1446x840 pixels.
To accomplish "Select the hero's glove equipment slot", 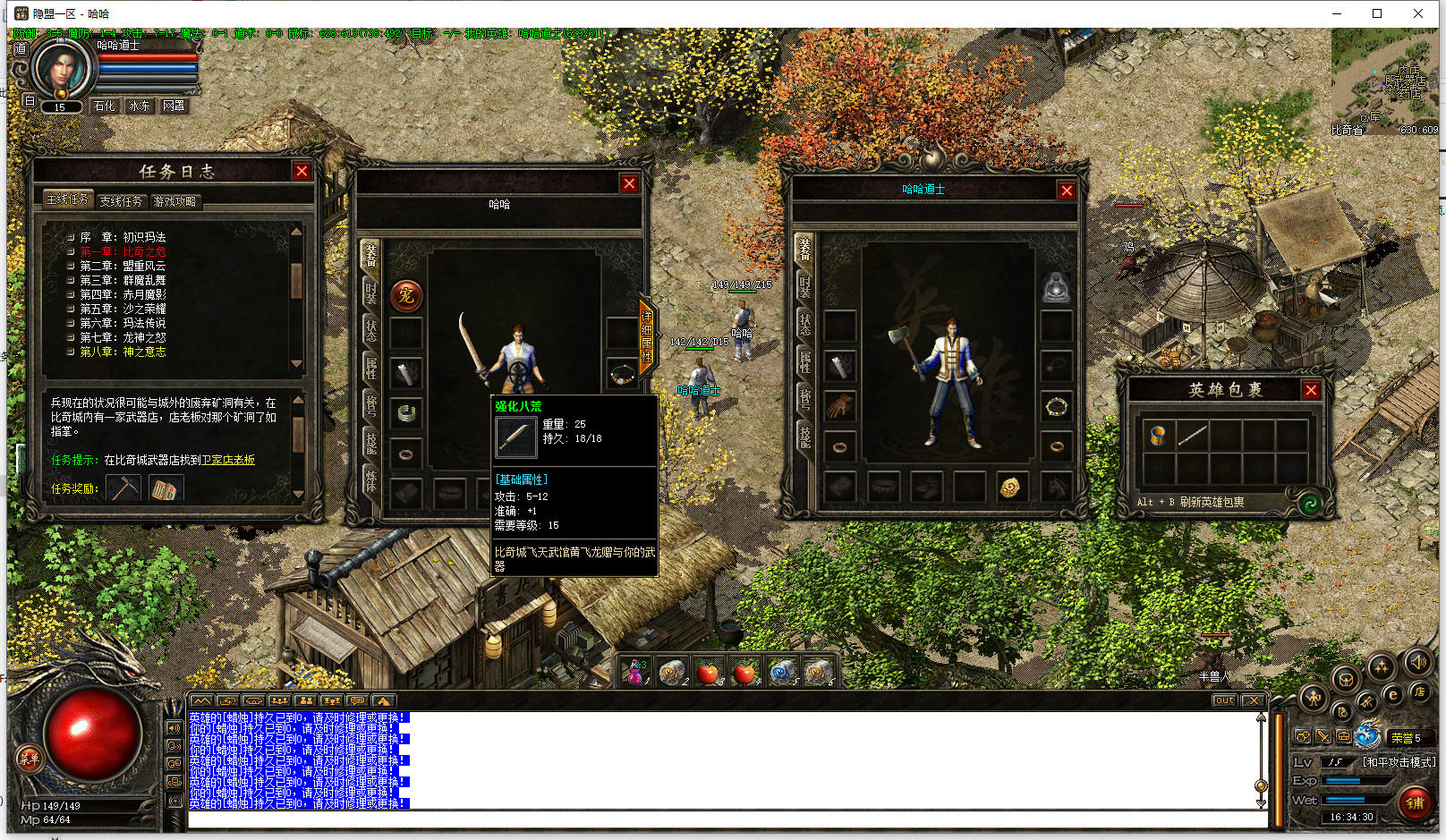I will point(839,406).
